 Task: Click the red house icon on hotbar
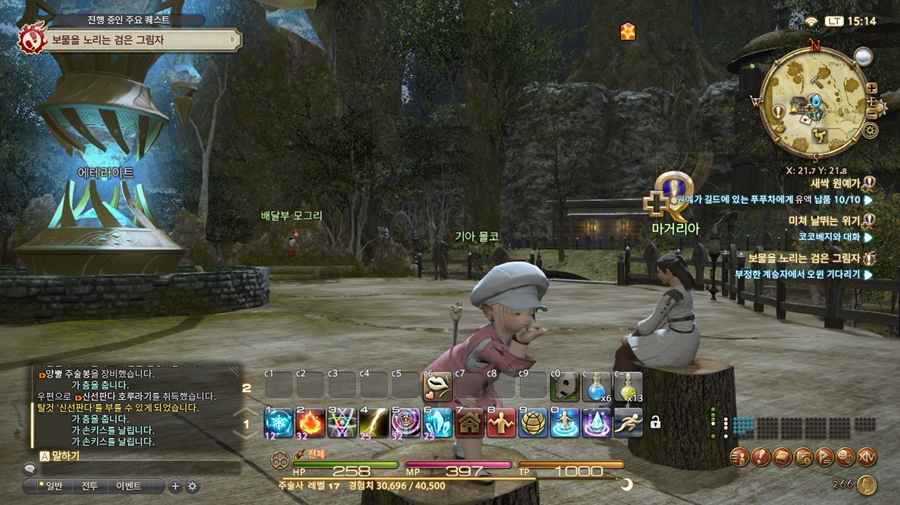pyautogui.click(x=470, y=422)
